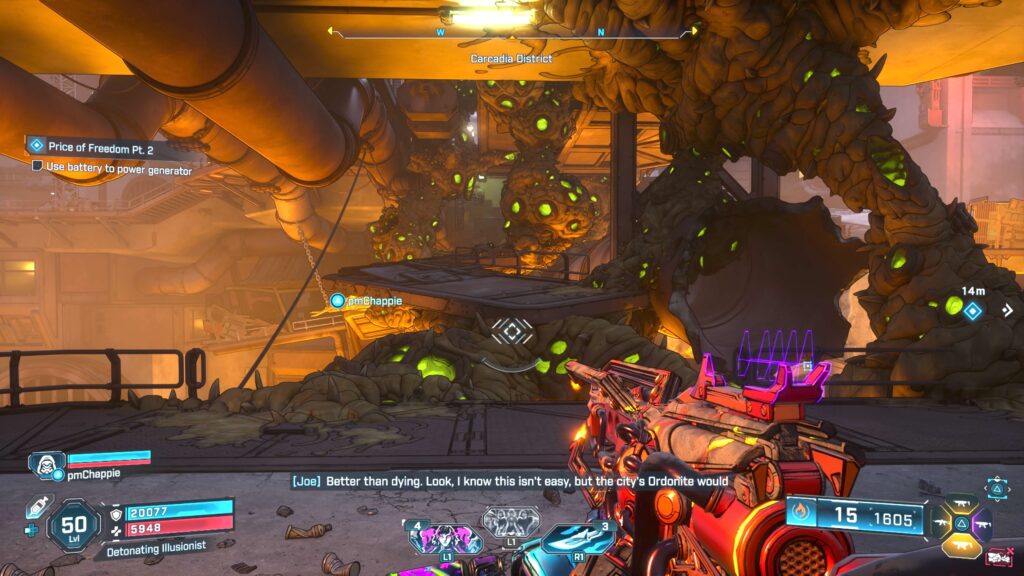Use the repair kit syringe icon
1024x576 pixels.
pos(36,506)
